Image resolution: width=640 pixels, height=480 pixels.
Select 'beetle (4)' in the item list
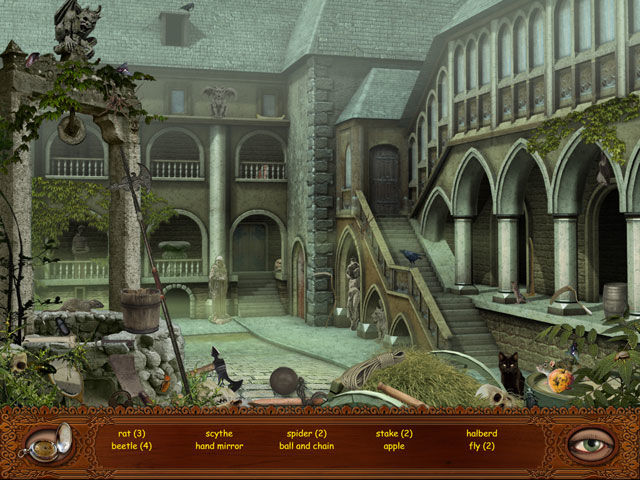pyautogui.click(x=132, y=446)
